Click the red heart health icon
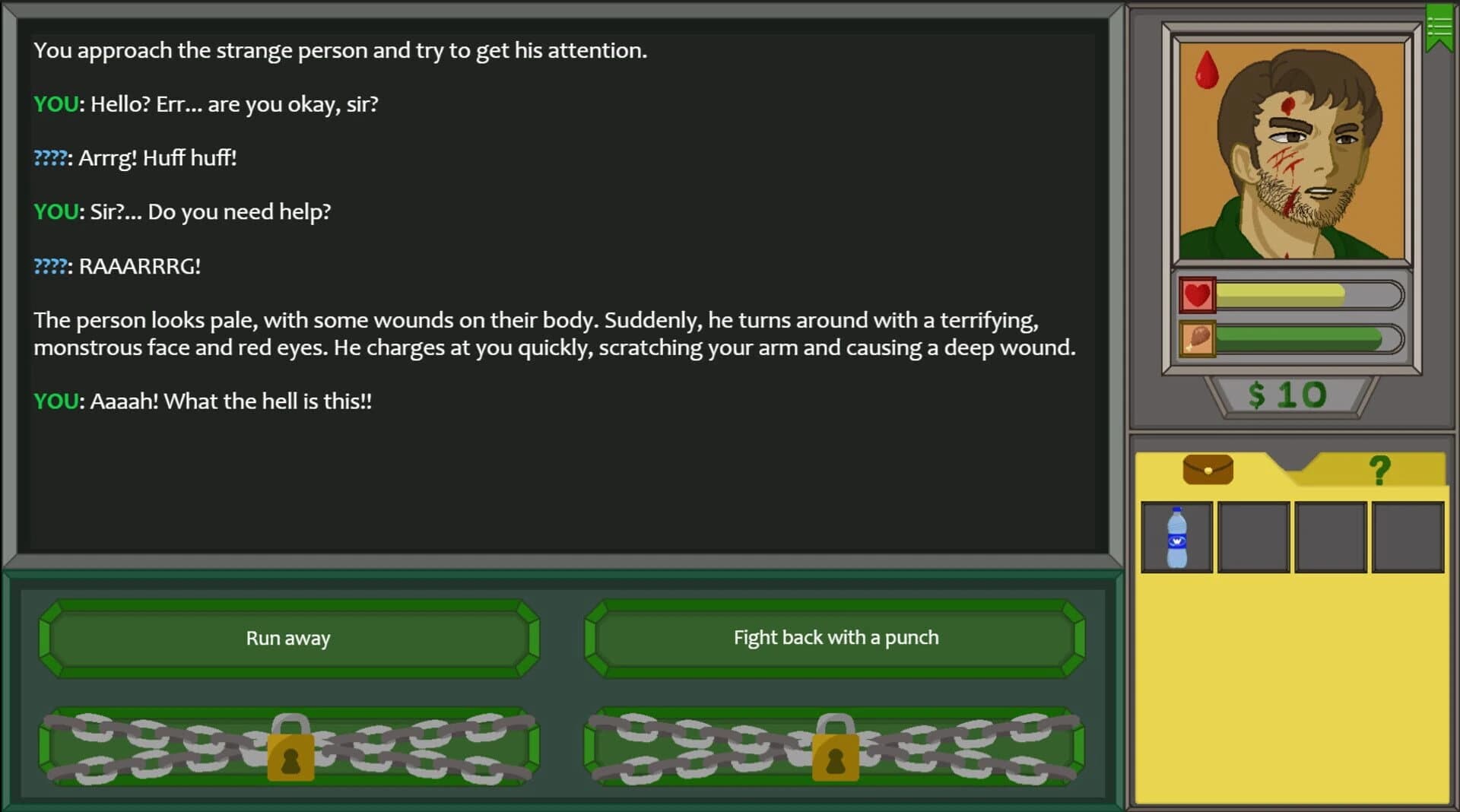Viewport: 1460px width, 812px height. tap(1196, 295)
